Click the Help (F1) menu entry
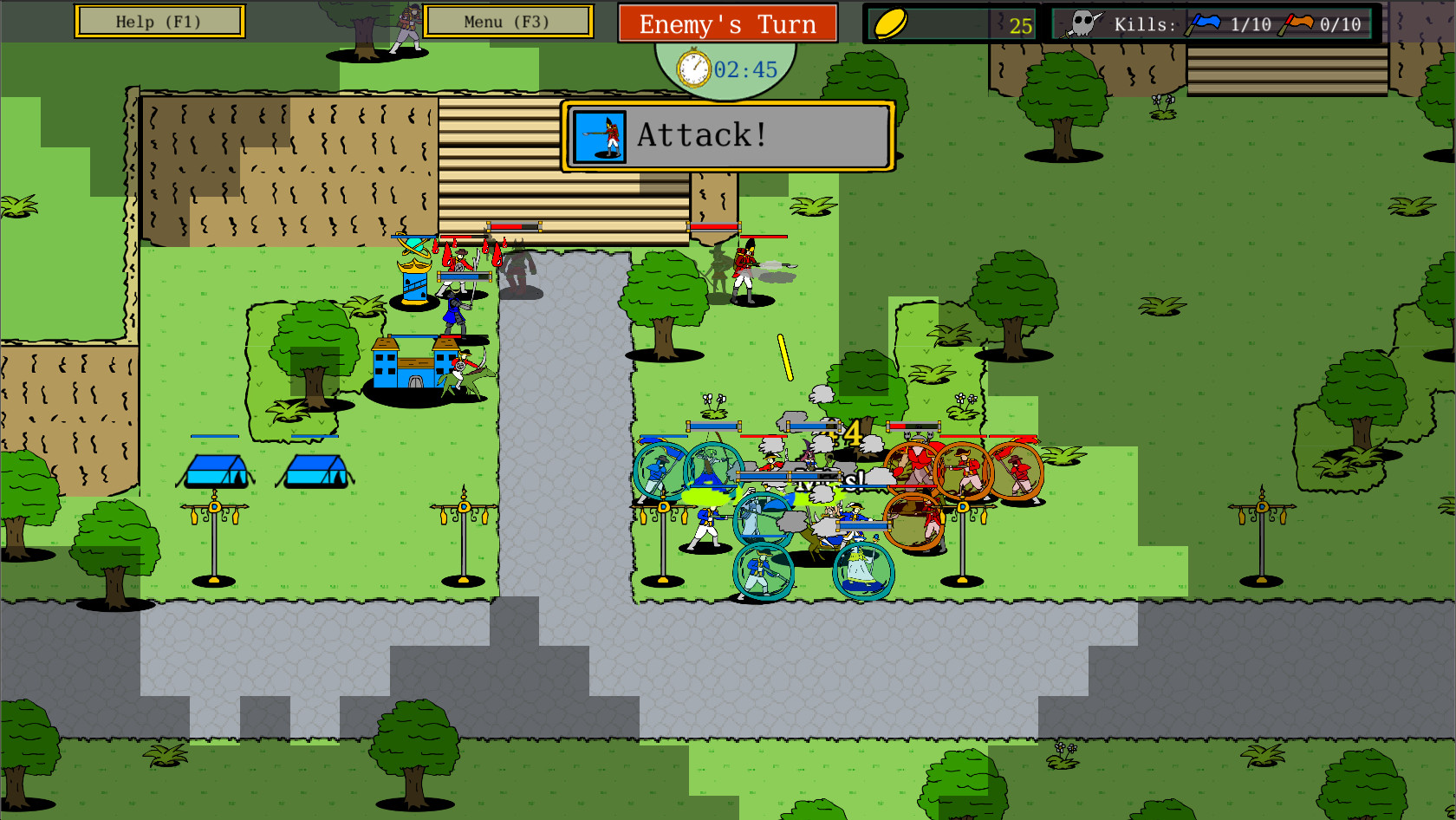 (x=159, y=21)
